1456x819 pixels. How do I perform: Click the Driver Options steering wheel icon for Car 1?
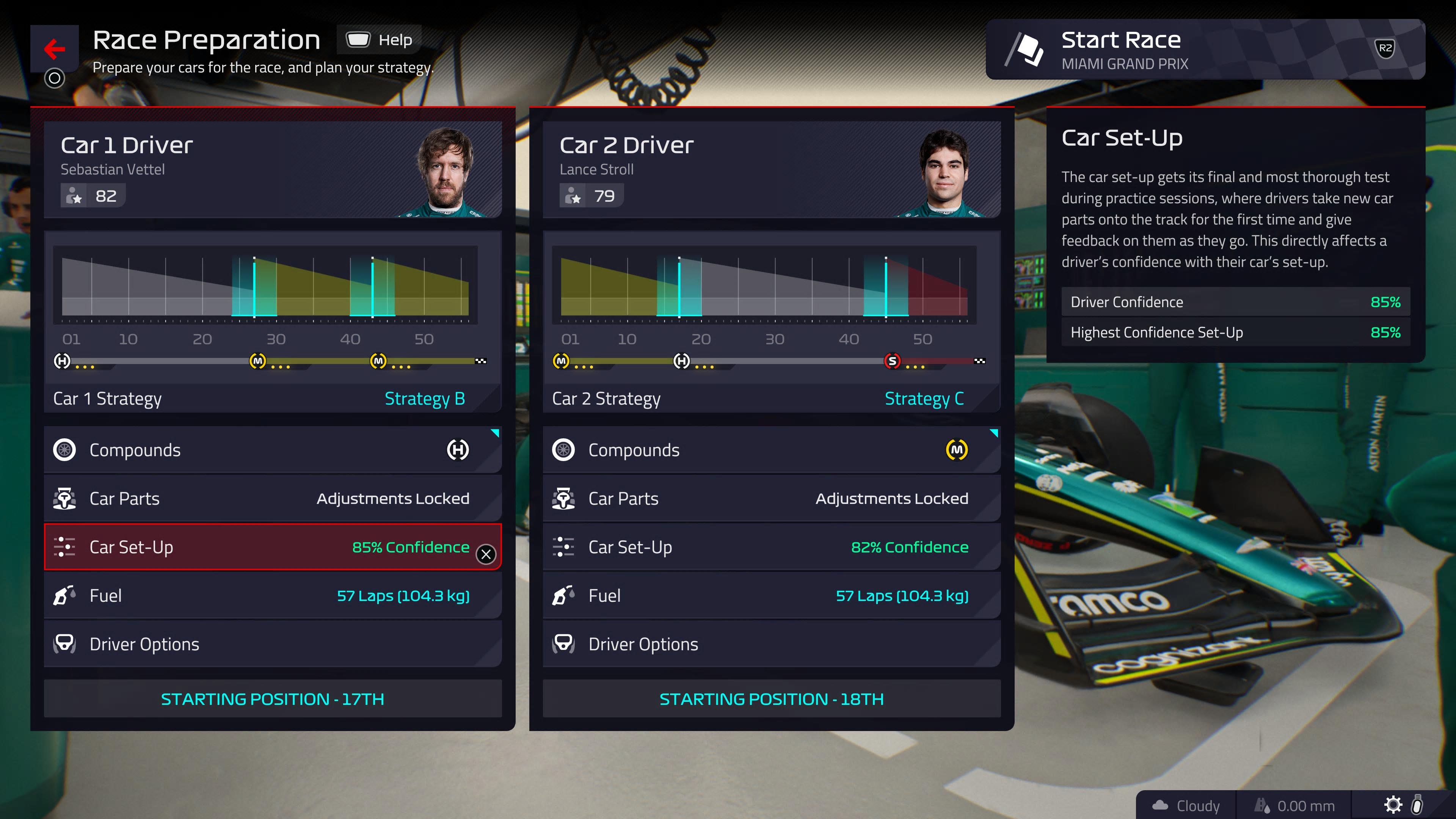[x=65, y=644]
